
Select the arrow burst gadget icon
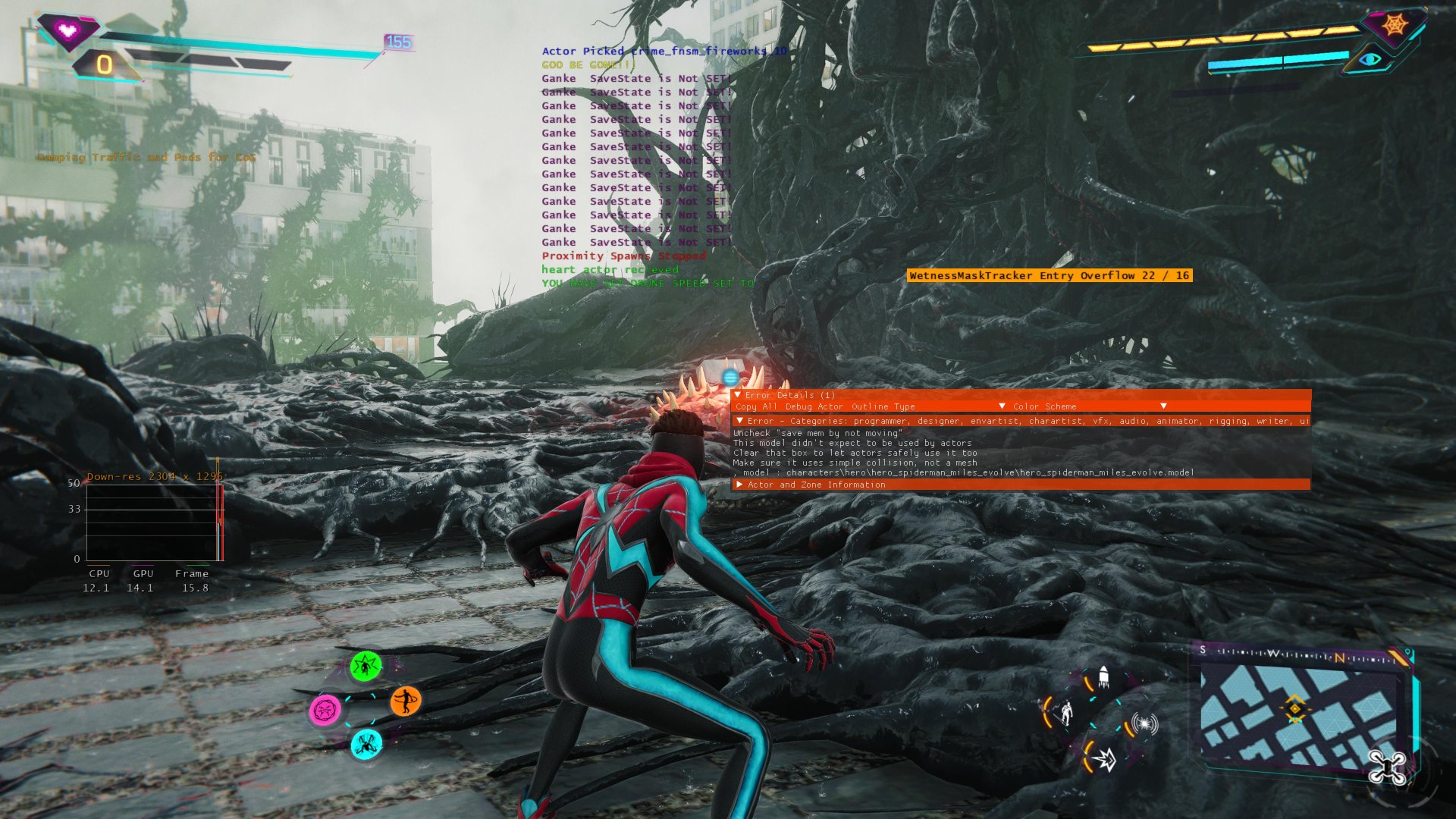coord(1104,758)
